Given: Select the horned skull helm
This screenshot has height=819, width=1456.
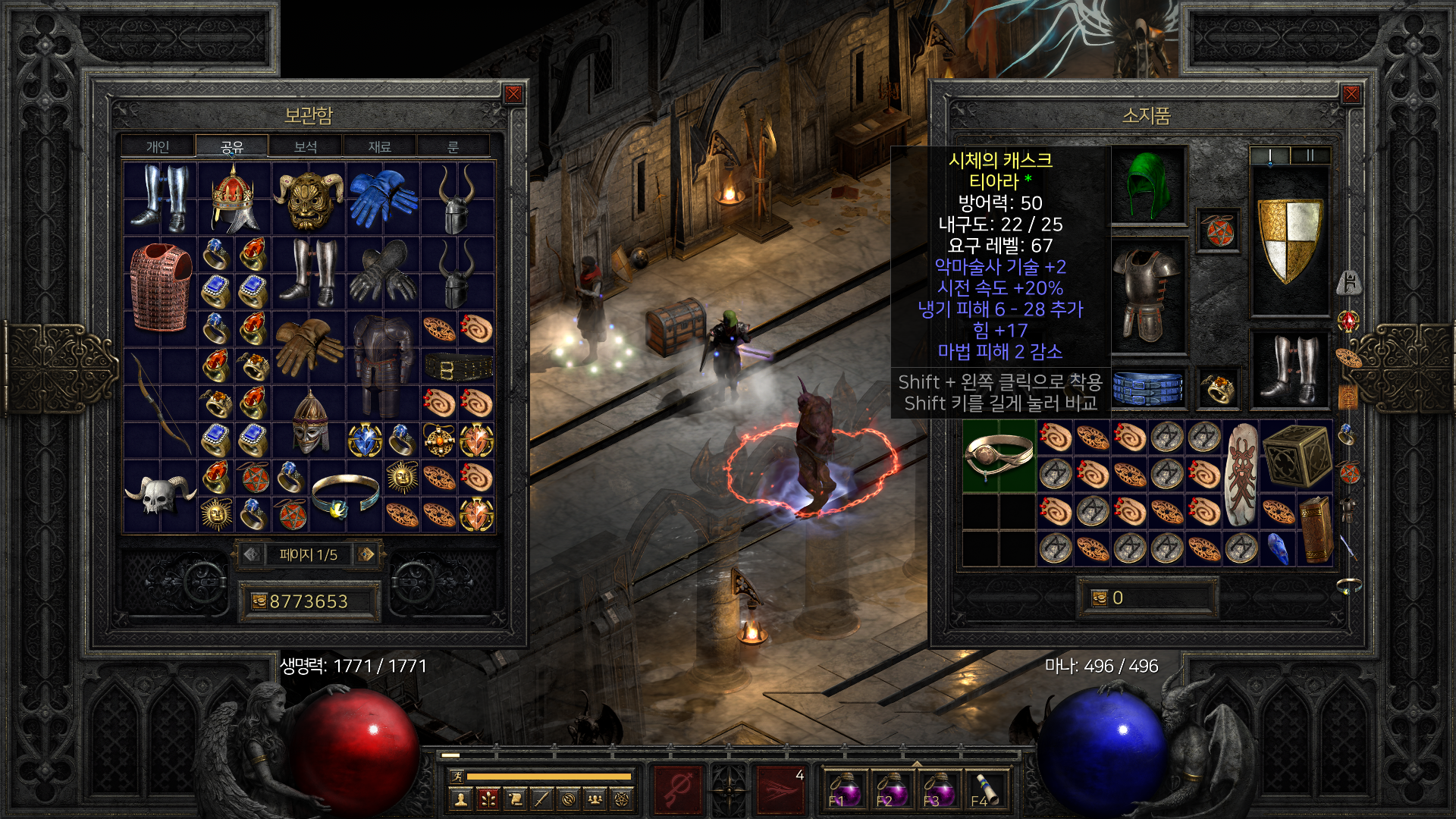Looking at the screenshot, I should coord(159,495).
